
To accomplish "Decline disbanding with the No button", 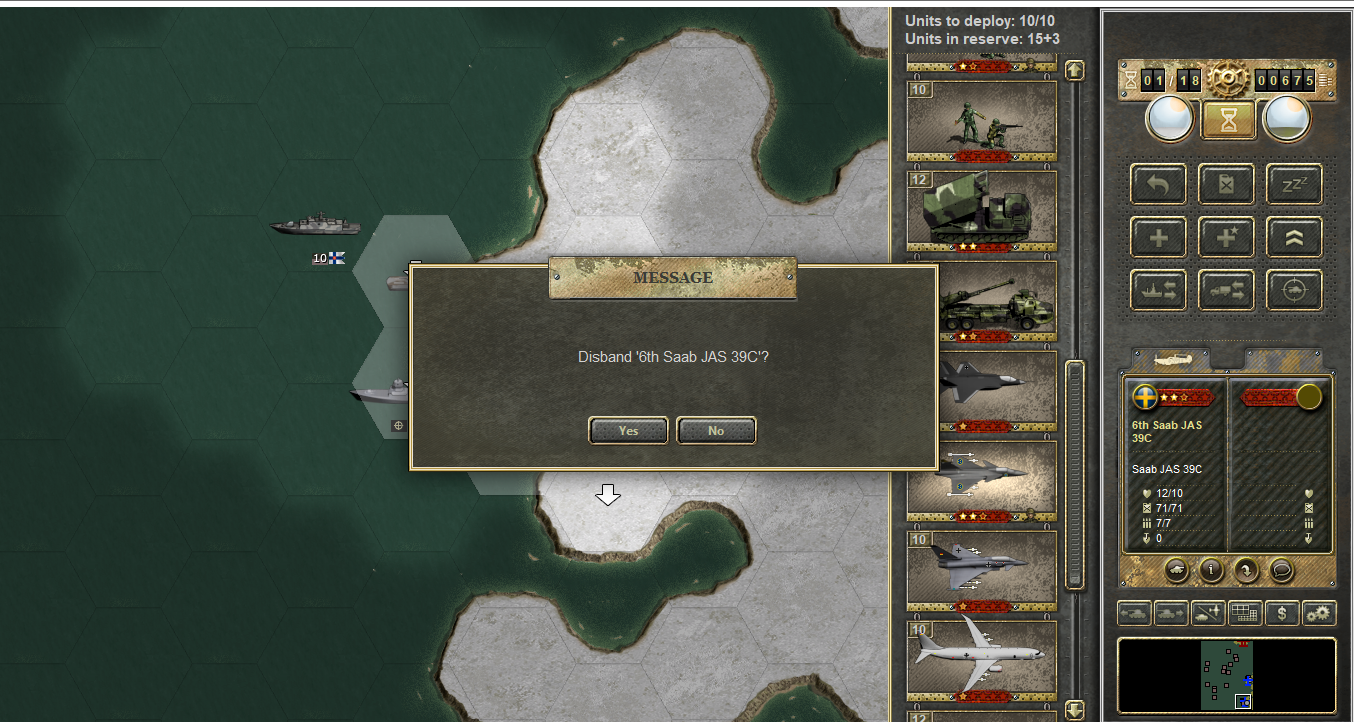I will point(716,430).
